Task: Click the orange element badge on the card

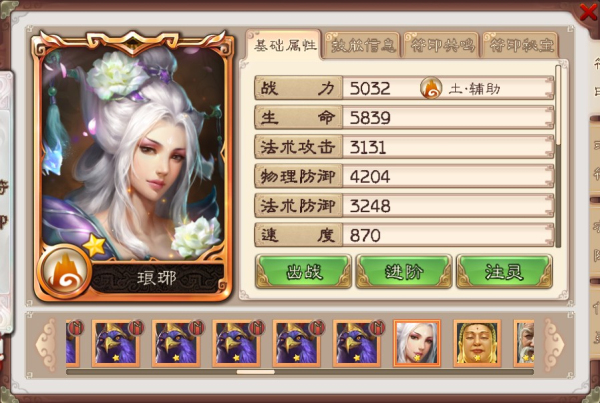Action: pyautogui.click(x=68, y=270)
